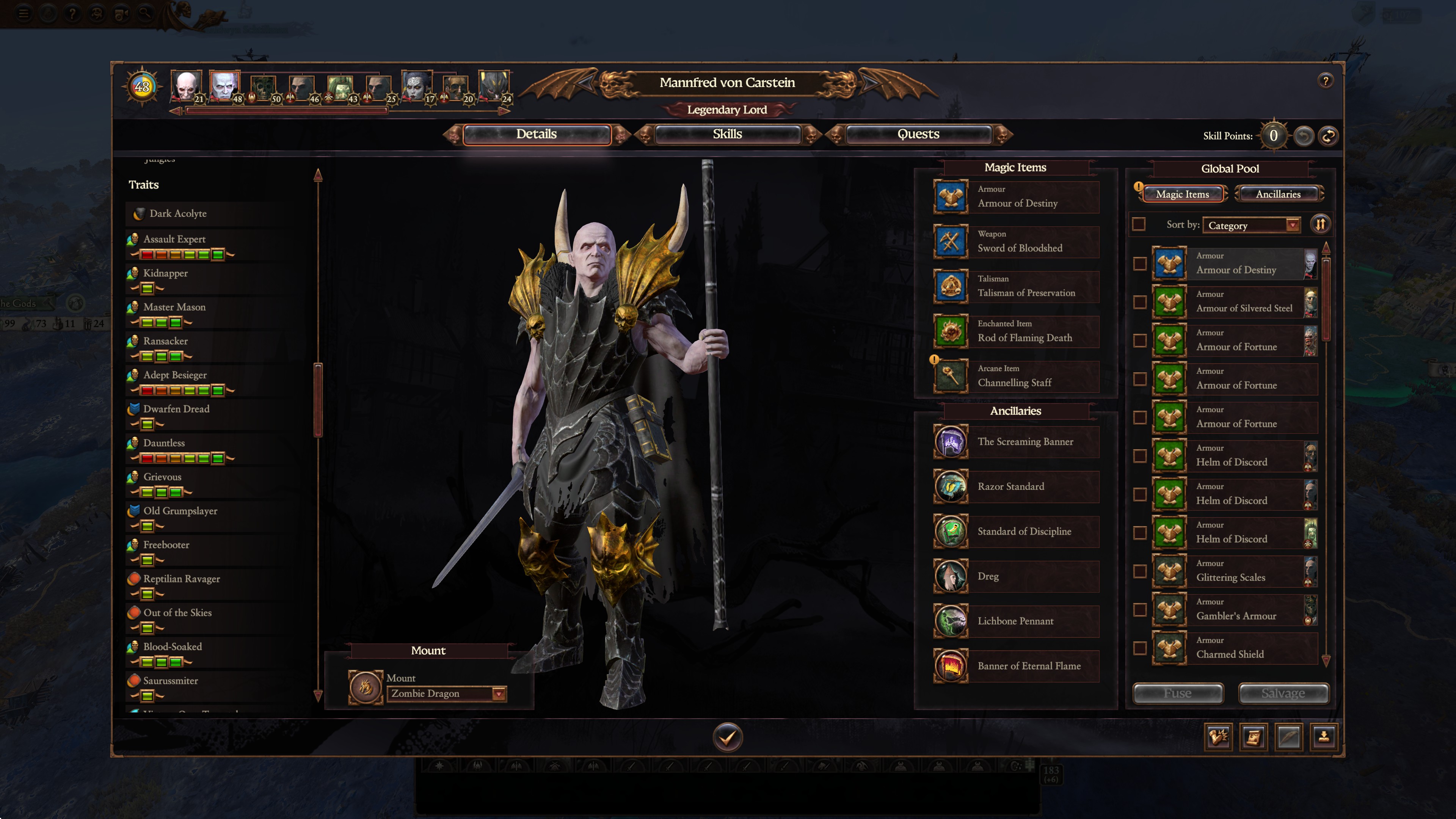
Task: Open the battle damage icon at bottom right
Action: [1218, 737]
